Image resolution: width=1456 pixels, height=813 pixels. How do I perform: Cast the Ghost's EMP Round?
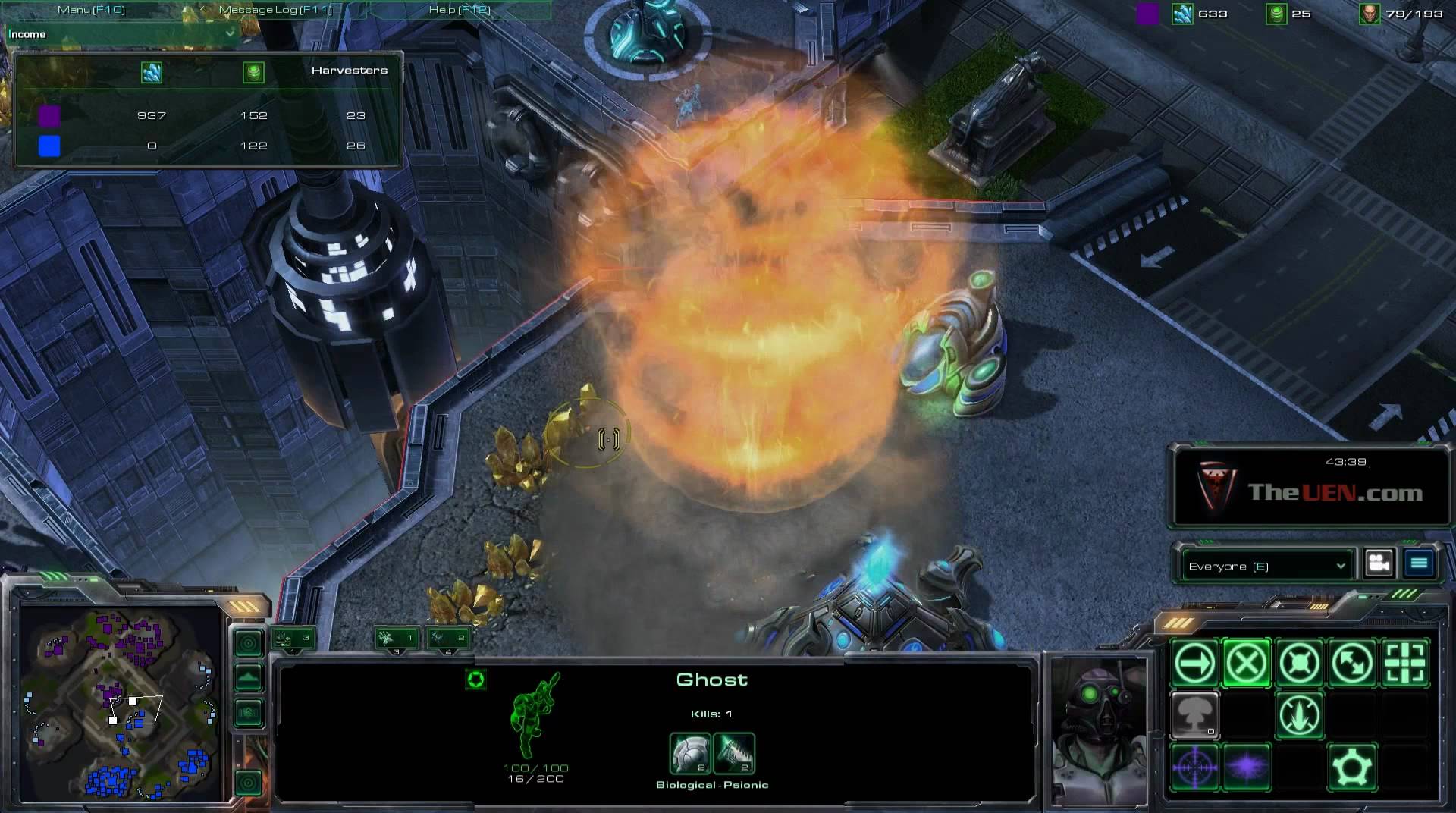(x=1247, y=767)
